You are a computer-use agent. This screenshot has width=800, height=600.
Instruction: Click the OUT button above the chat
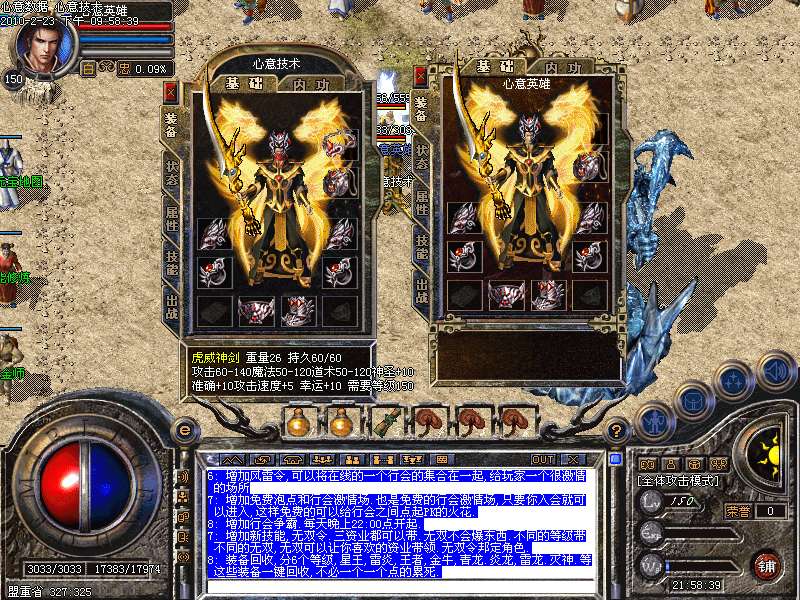coord(544,458)
